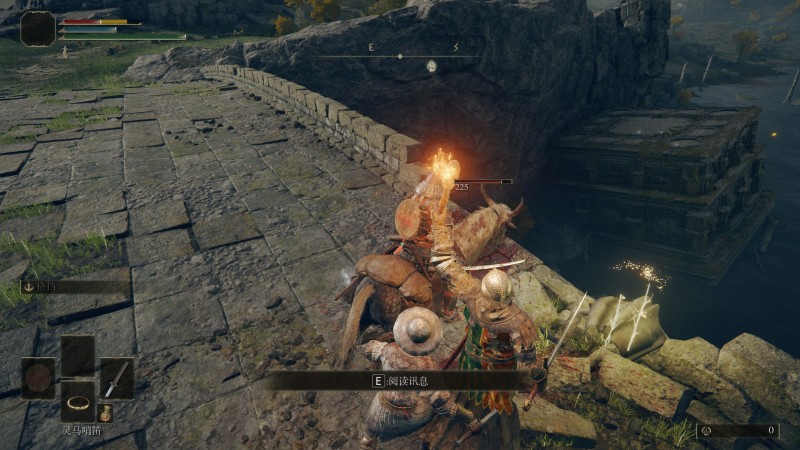This screenshot has width=800, height=450.
Task: Select the sword weapon slot
Action: (116, 378)
